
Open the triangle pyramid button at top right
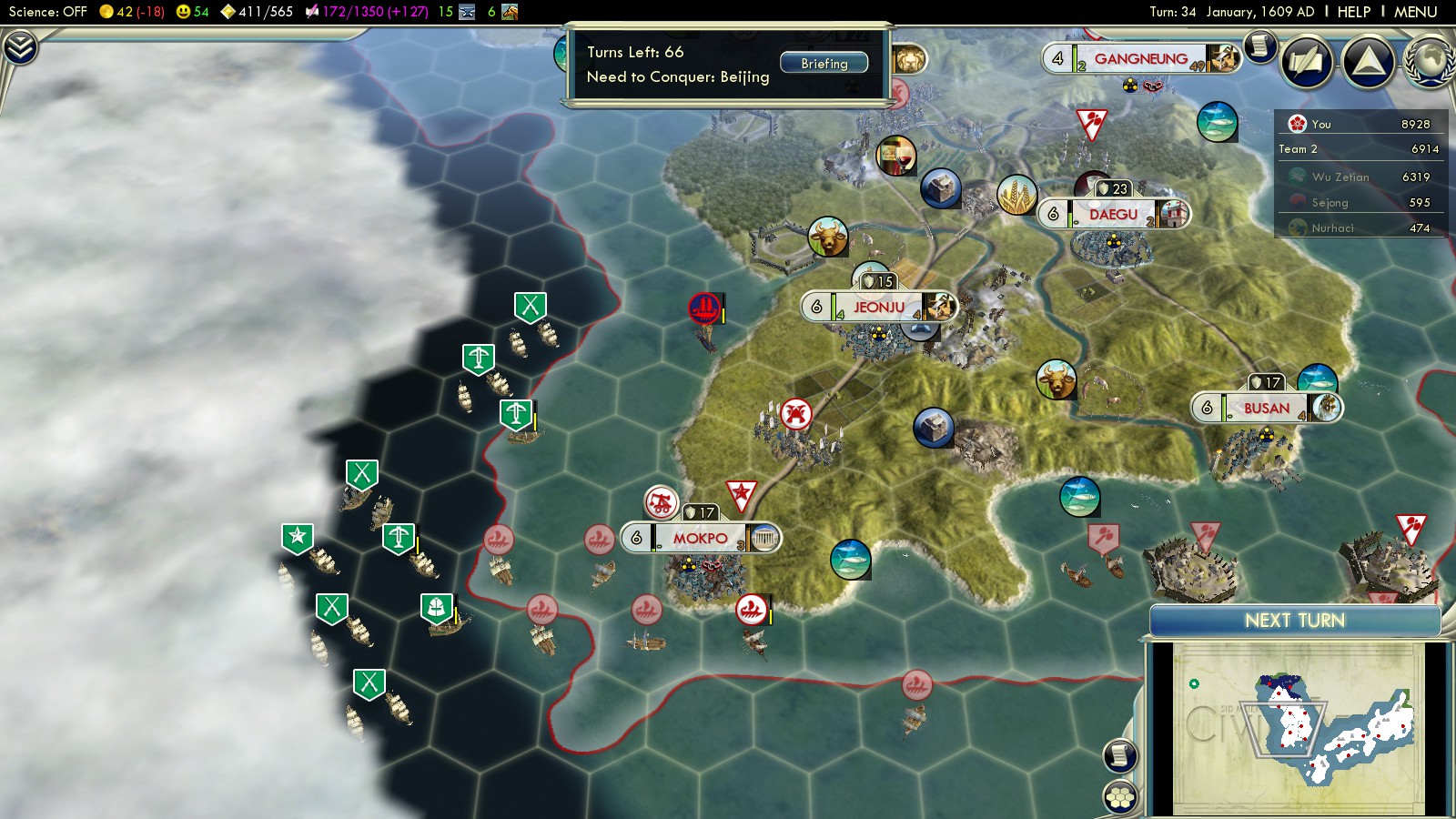pos(1368,62)
